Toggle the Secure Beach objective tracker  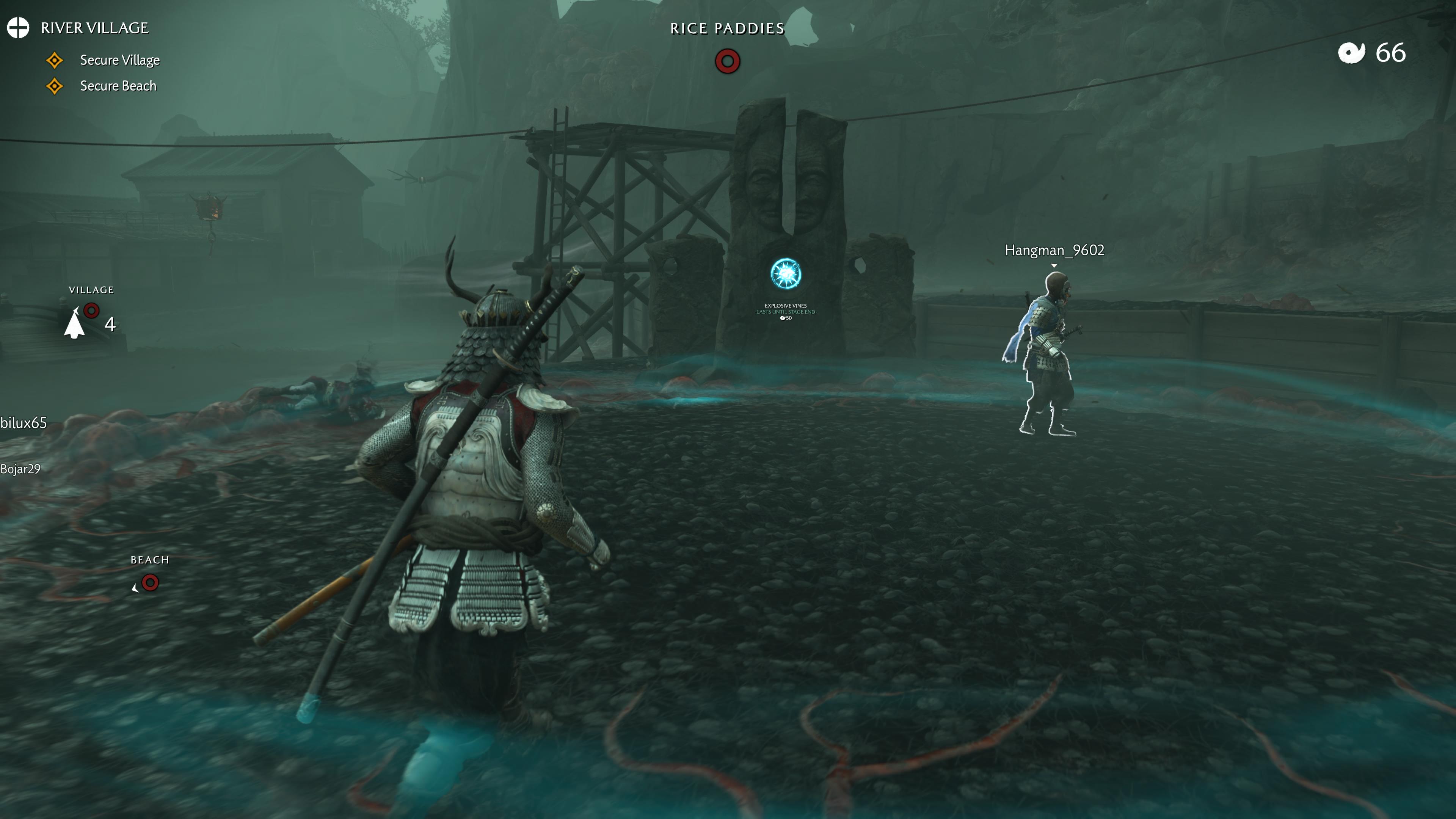point(118,86)
